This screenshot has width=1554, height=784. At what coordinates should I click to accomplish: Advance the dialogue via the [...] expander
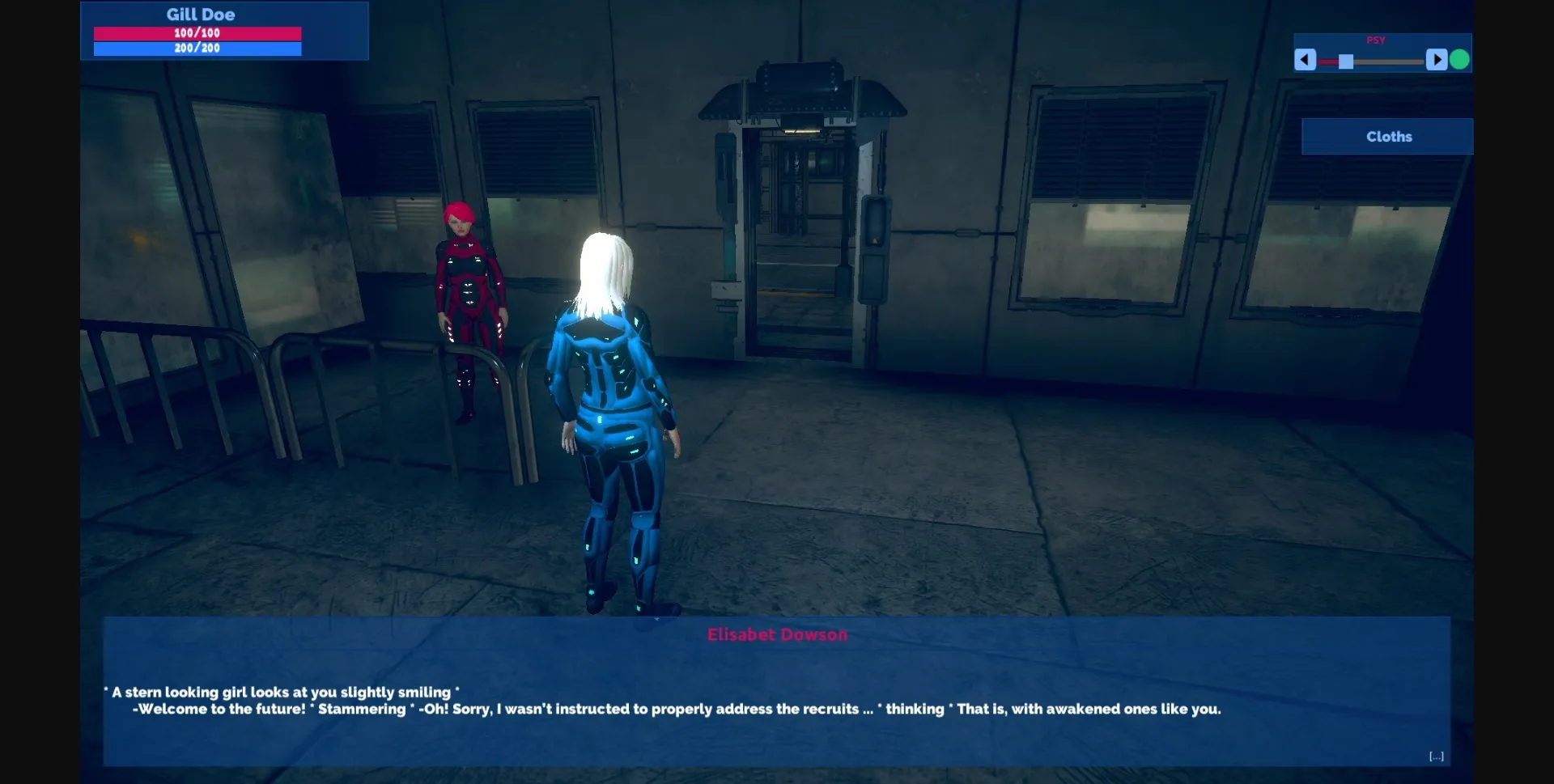point(1437,756)
